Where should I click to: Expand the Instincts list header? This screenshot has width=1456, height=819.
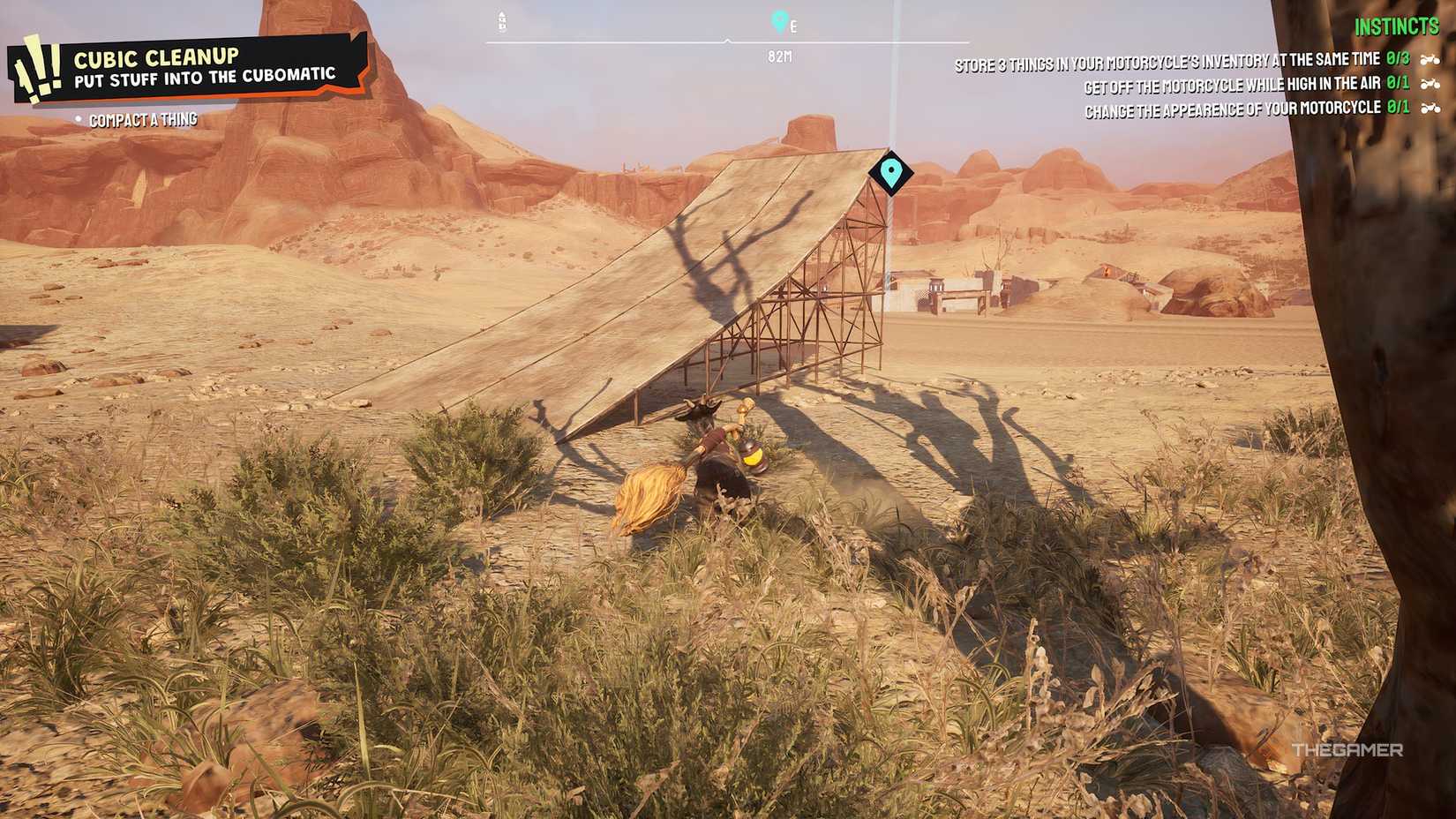click(1396, 26)
